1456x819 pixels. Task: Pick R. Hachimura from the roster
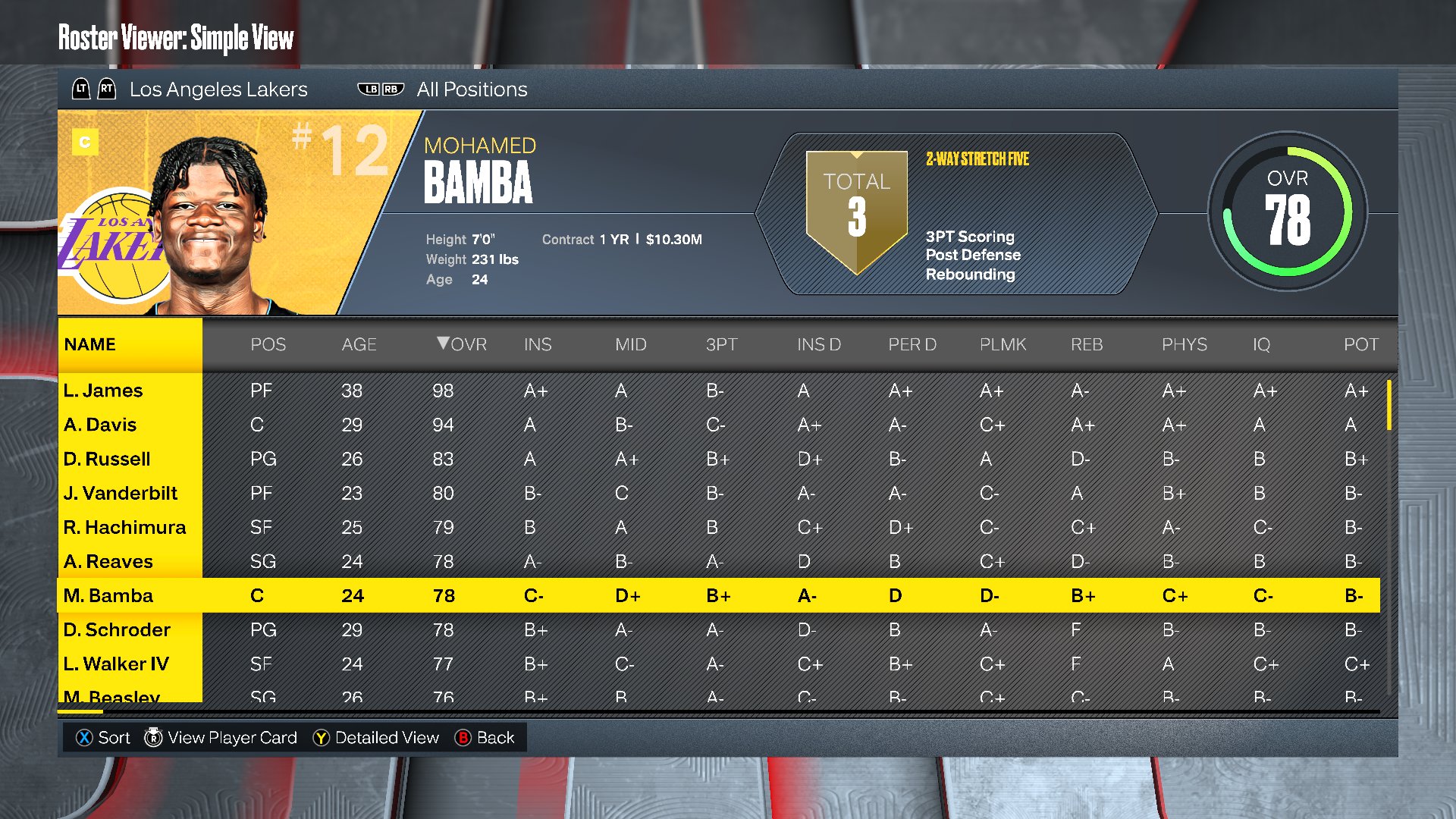point(124,527)
